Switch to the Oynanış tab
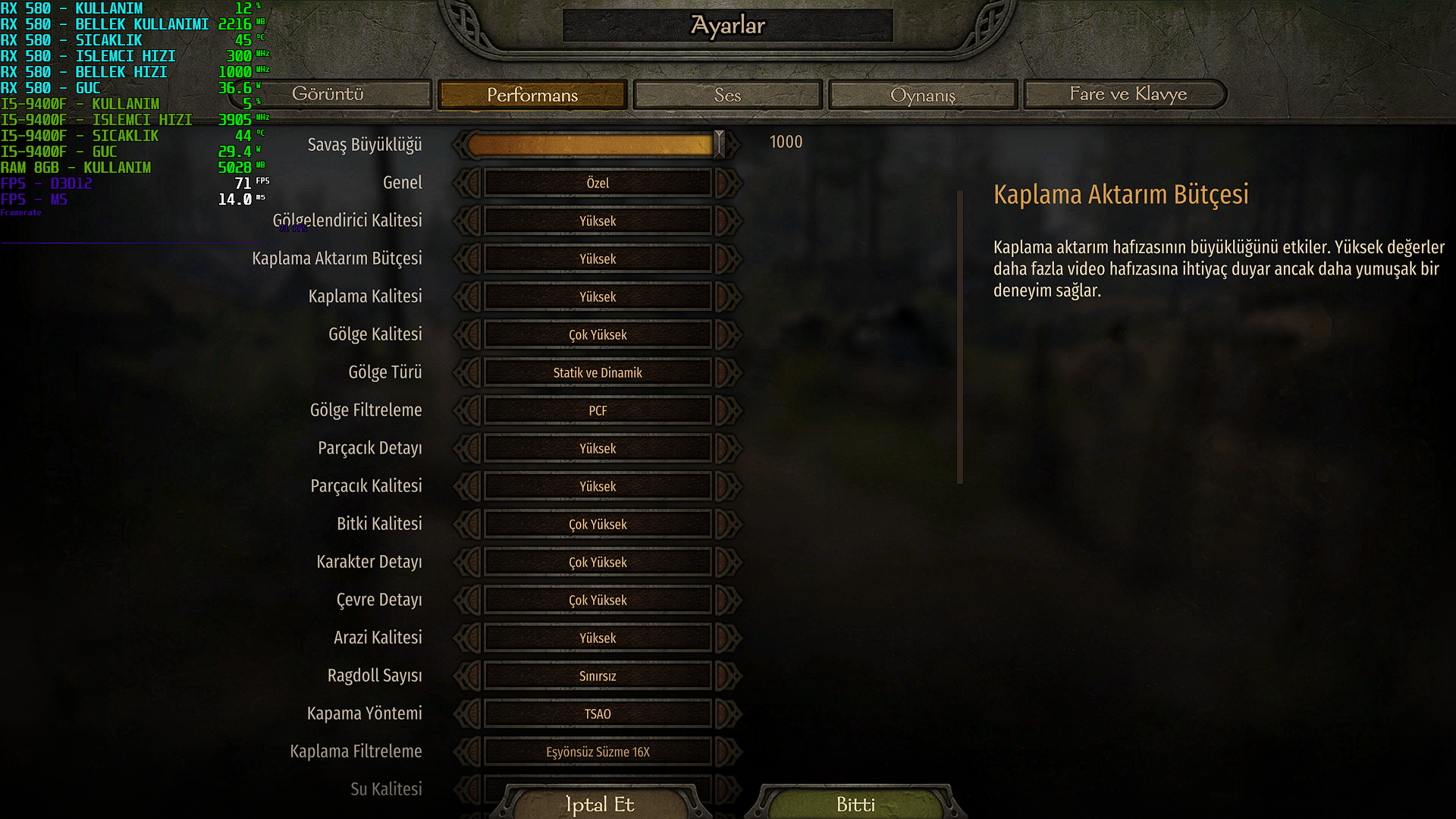 point(922,95)
